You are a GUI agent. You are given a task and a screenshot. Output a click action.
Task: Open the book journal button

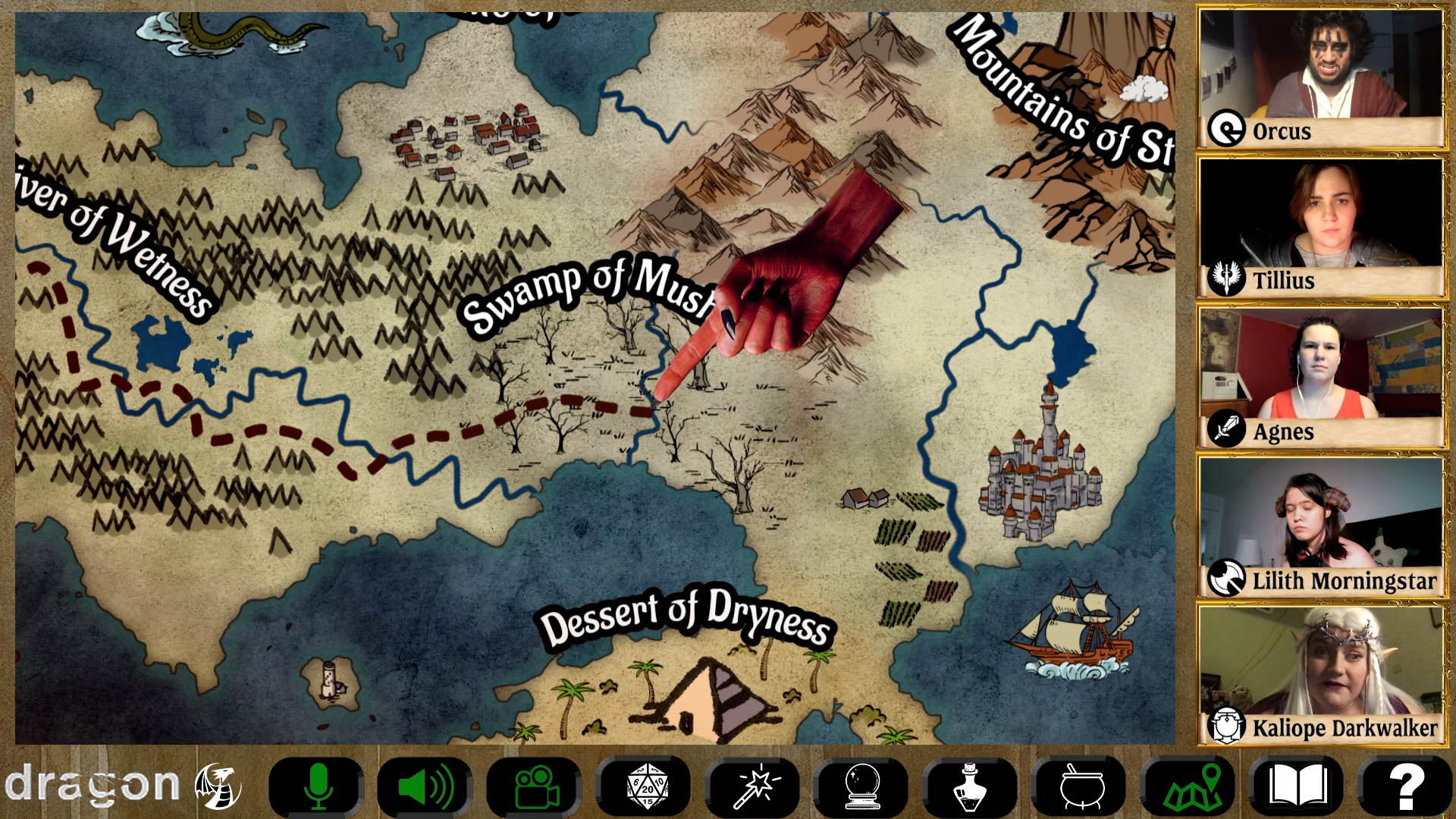point(1298,786)
